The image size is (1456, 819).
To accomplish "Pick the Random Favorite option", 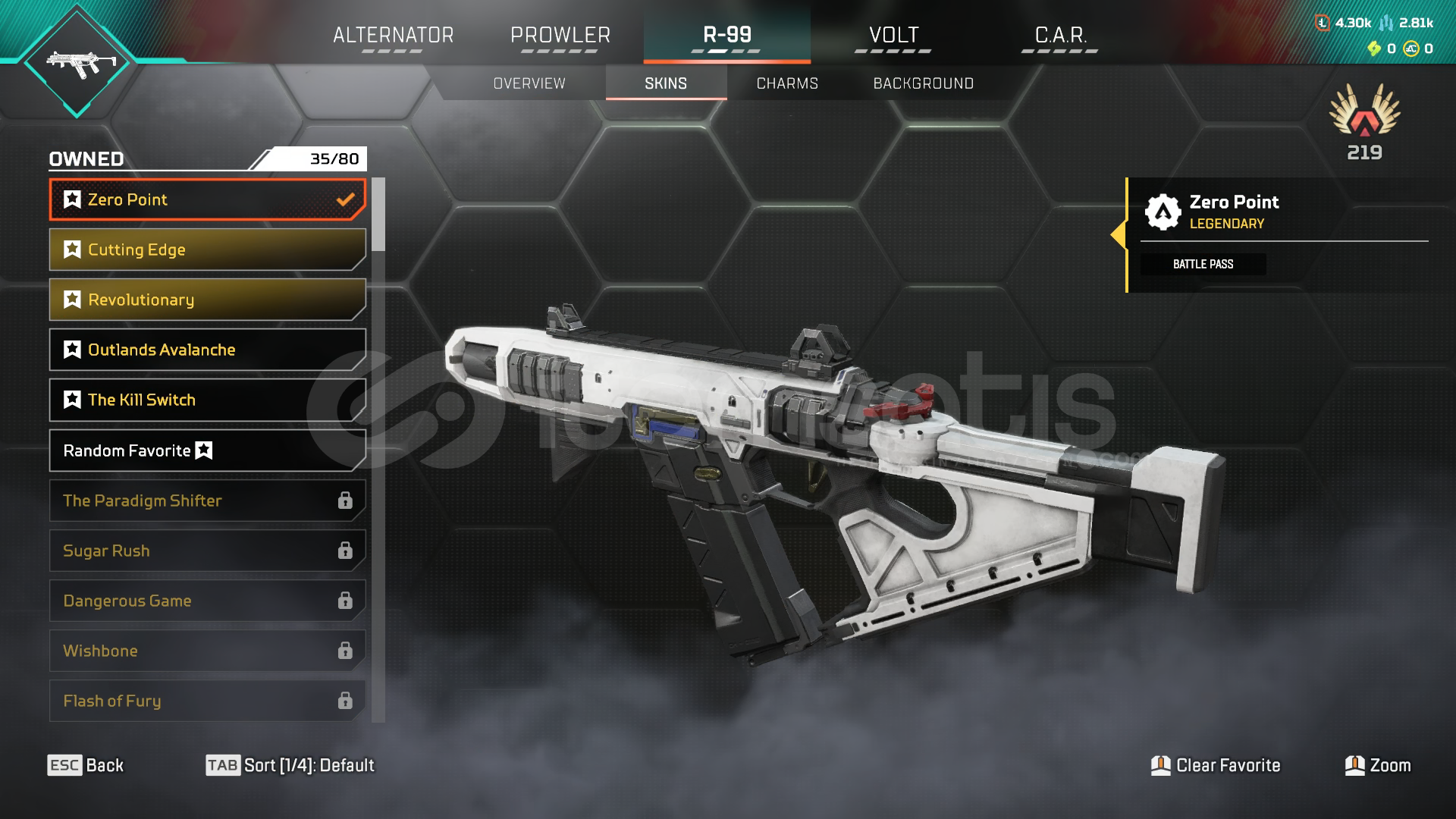I will point(207,450).
